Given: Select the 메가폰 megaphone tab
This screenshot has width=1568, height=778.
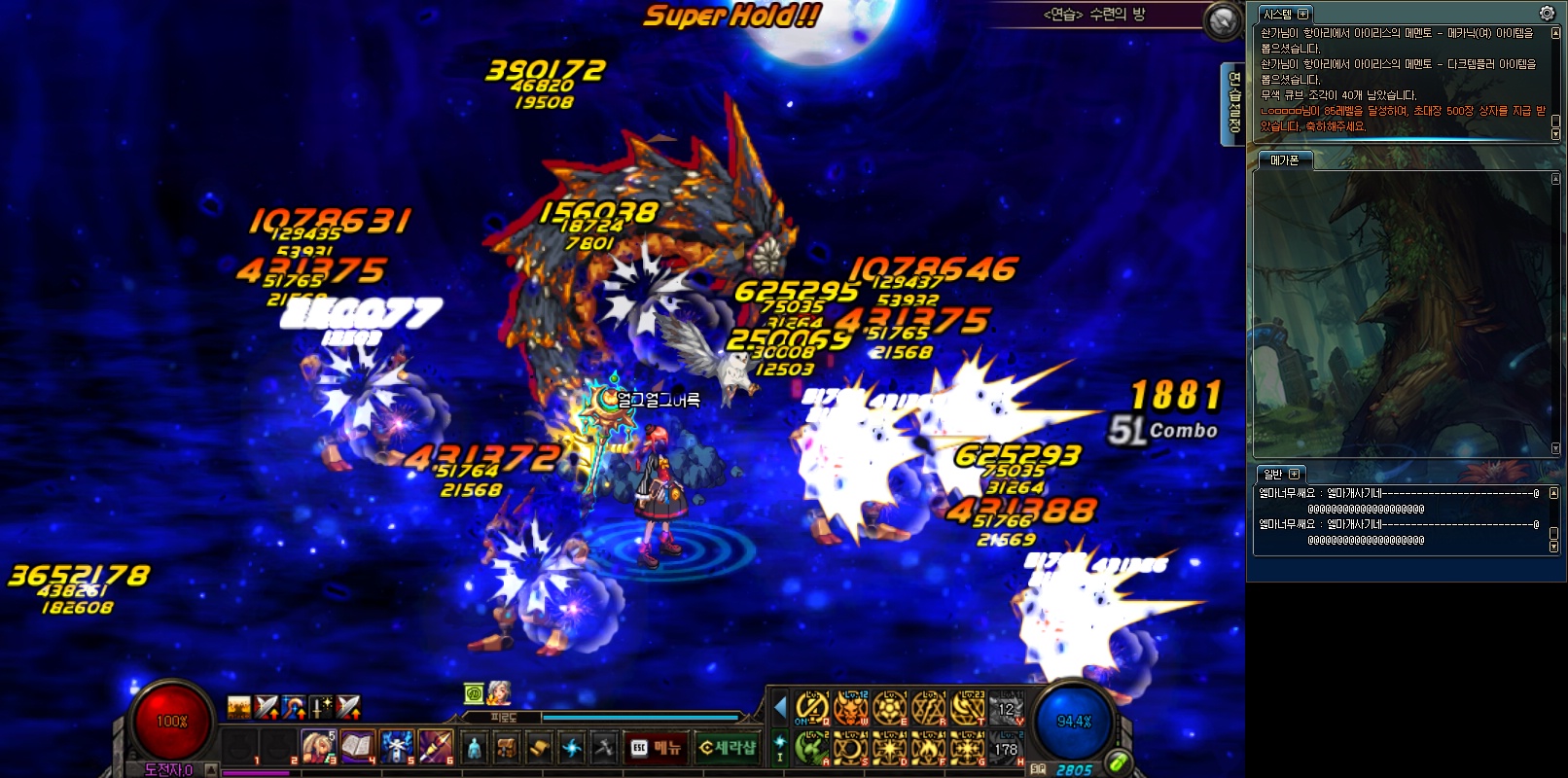Looking at the screenshot, I should (1284, 159).
